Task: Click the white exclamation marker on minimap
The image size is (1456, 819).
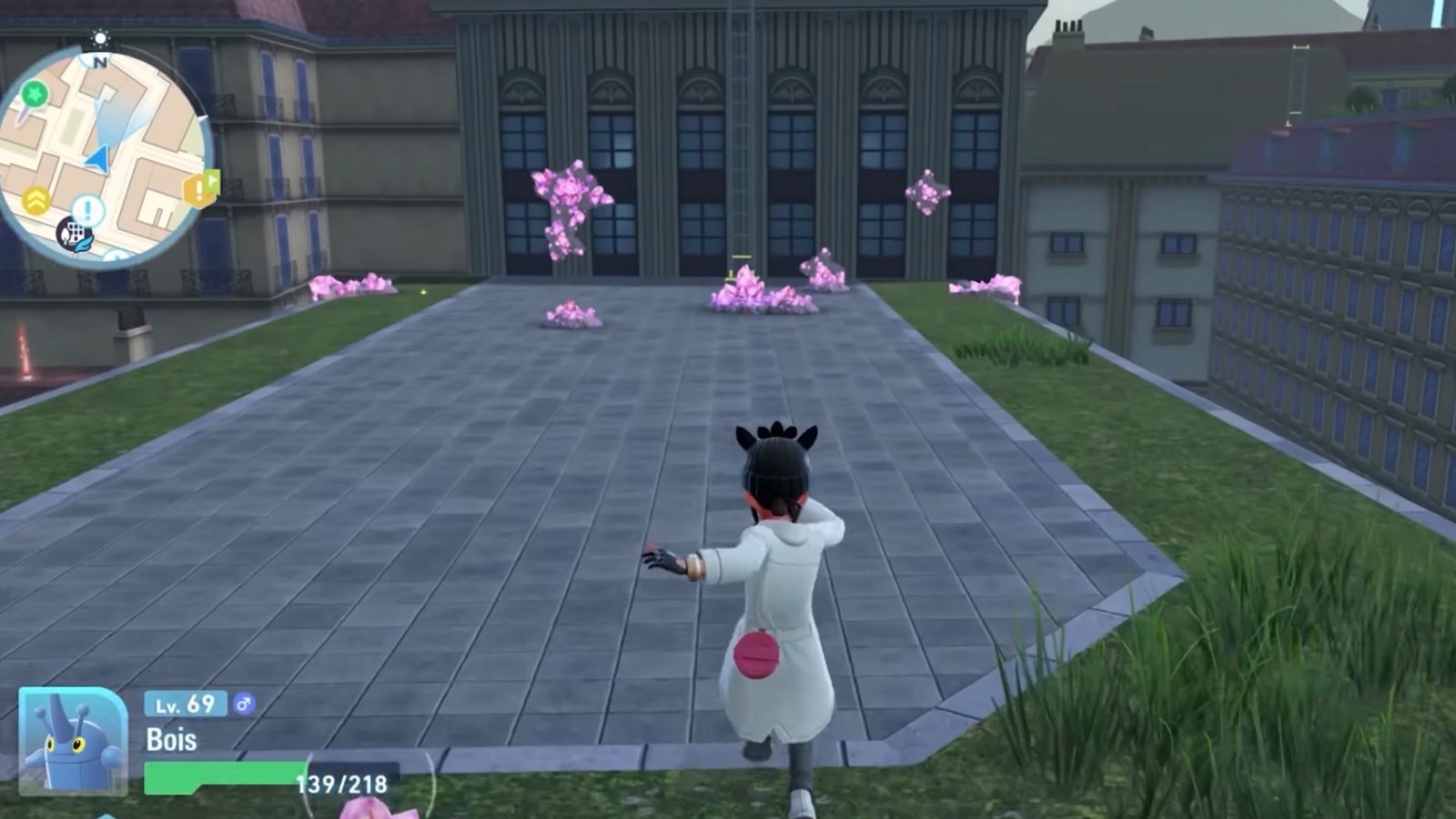Action: 88,210
